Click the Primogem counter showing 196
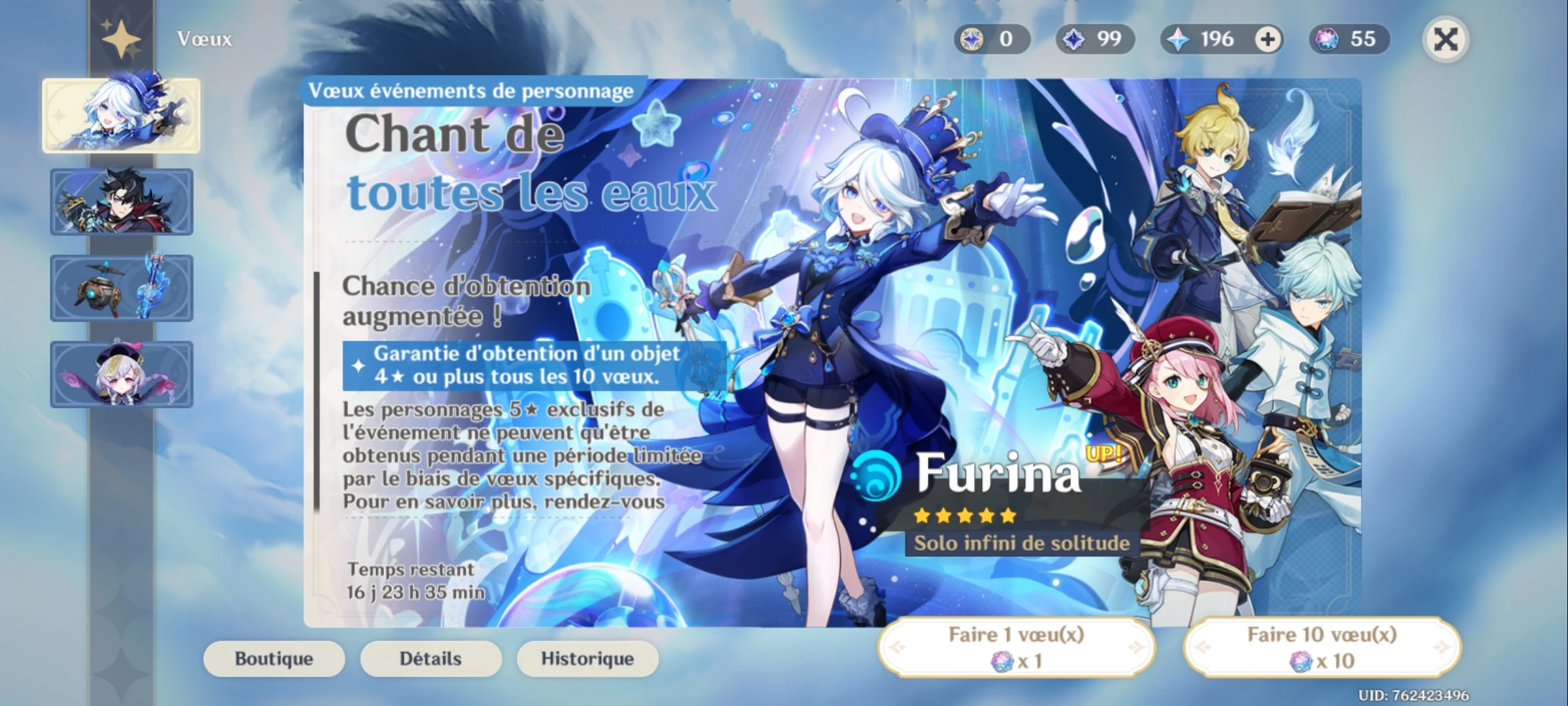Screen dimensions: 1568x706 click(1217, 39)
